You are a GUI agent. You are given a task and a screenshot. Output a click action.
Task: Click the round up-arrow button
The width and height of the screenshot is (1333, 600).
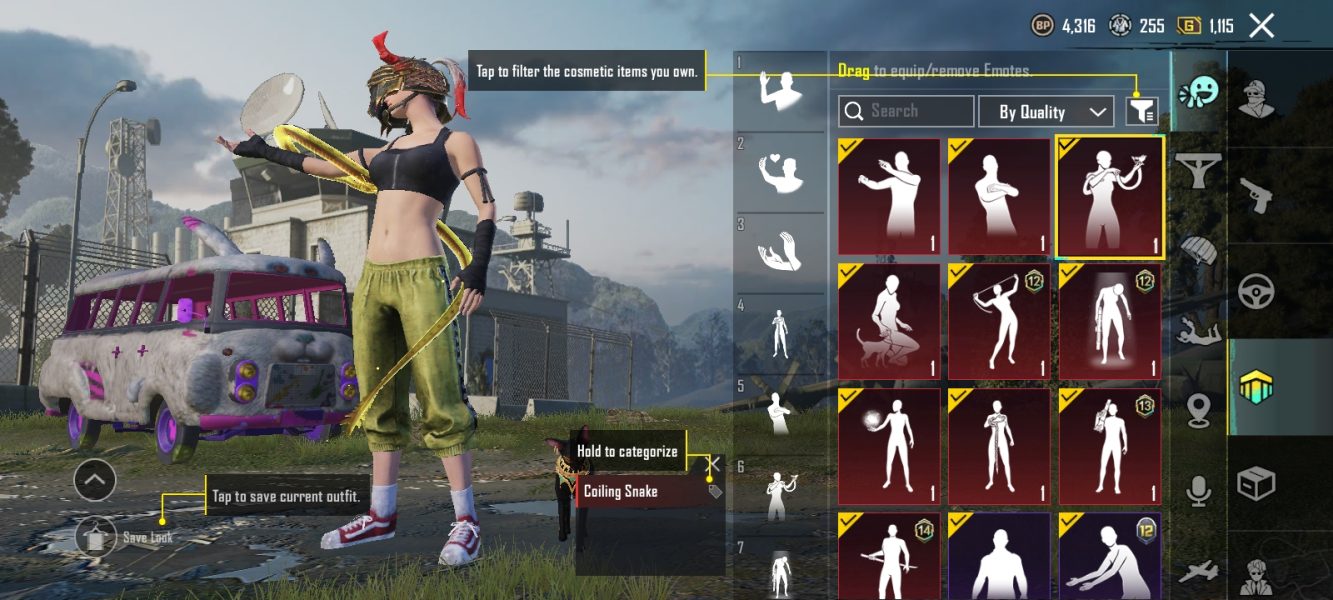pyautogui.click(x=95, y=481)
